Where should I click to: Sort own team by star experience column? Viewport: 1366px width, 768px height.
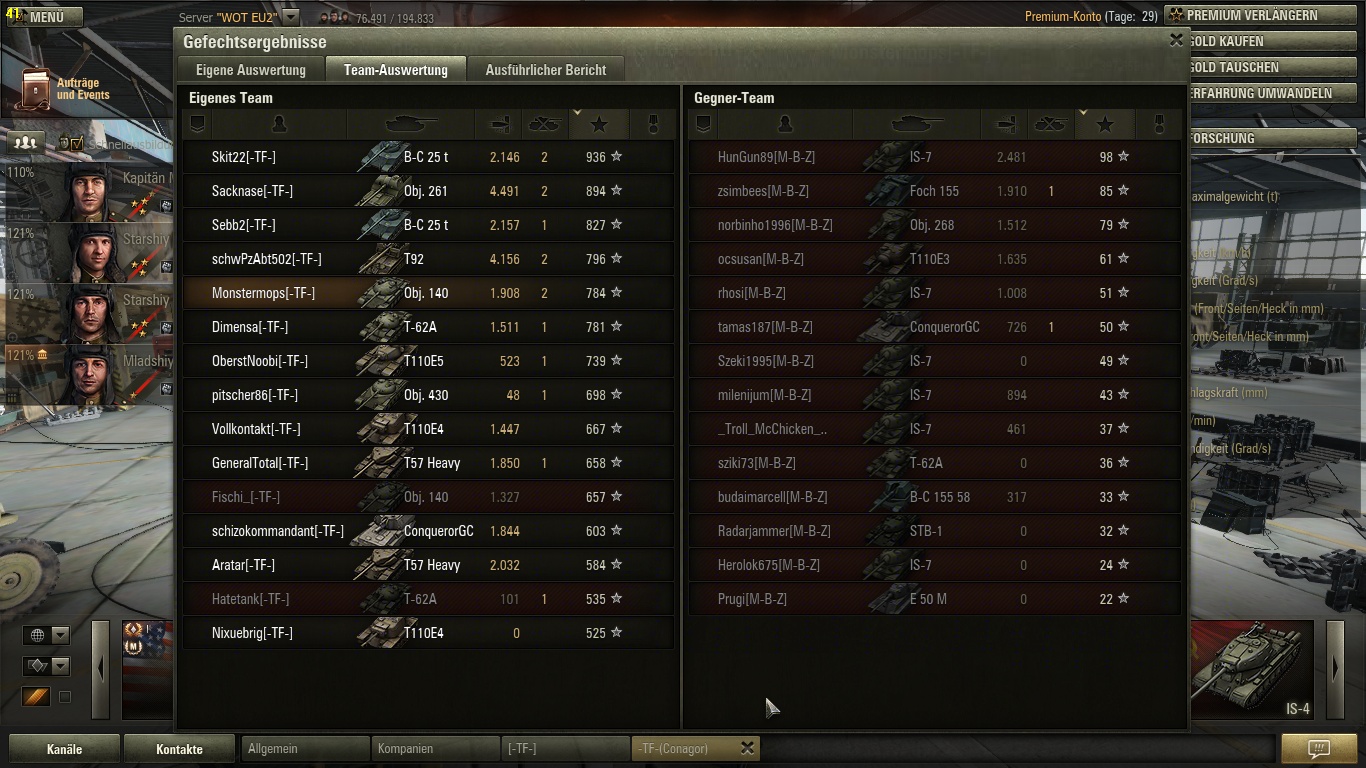pos(599,124)
